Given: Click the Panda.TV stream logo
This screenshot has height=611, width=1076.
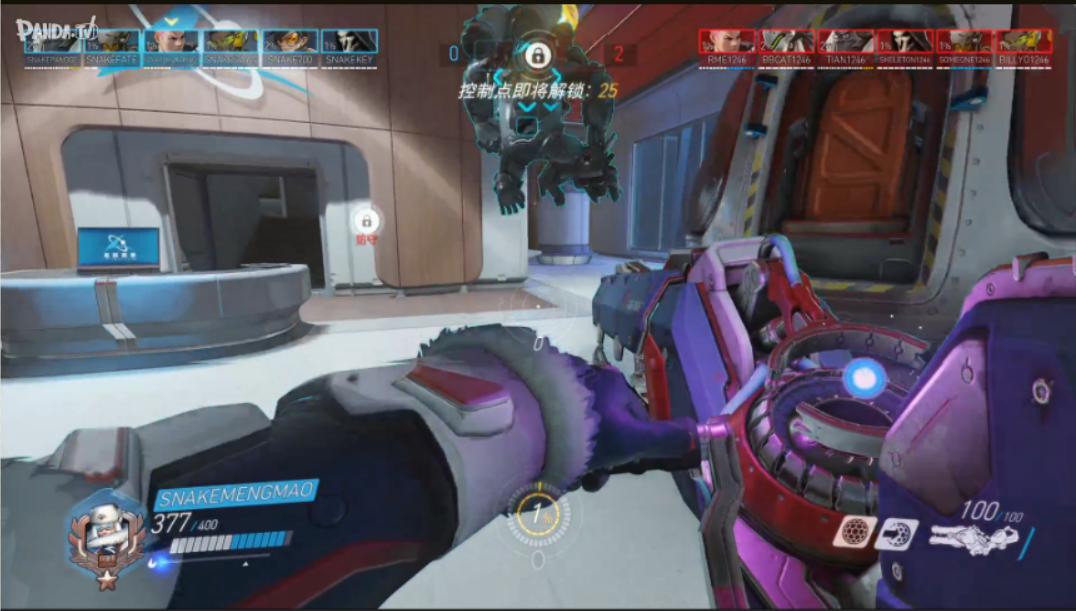Looking at the screenshot, I should [56, 30].
